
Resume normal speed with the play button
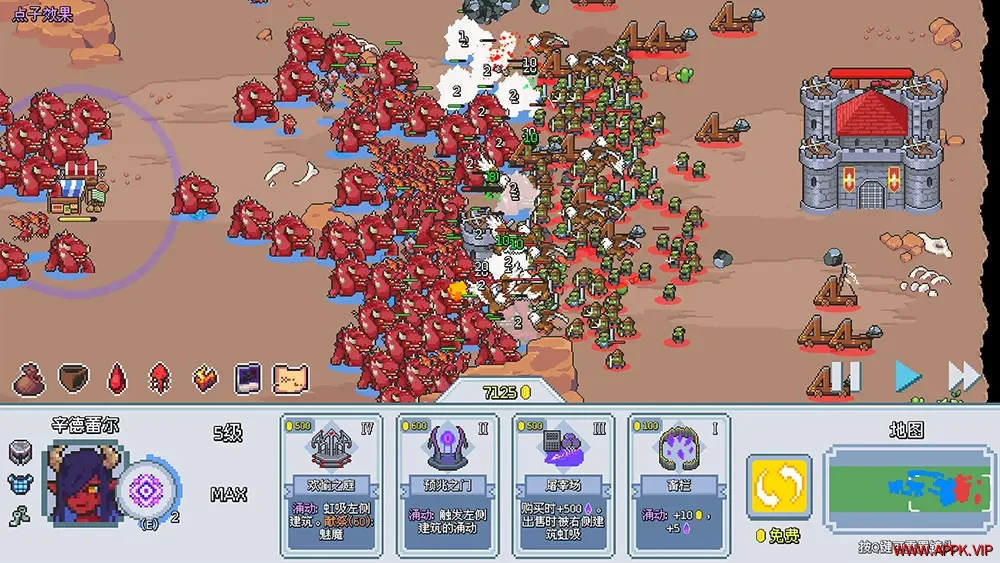[907, 377]
